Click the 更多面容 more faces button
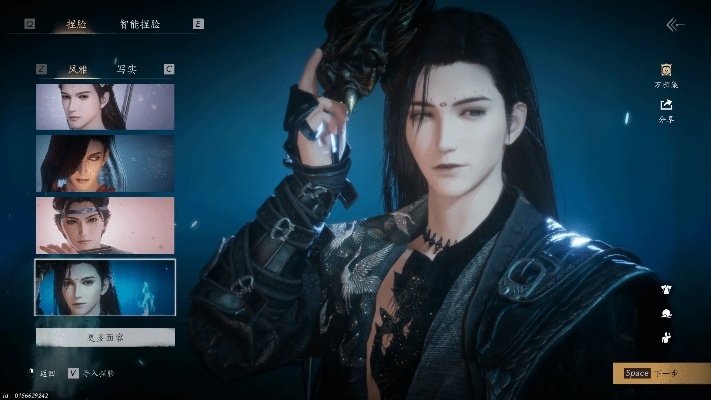Image resolution: width=711 pixels, height=400 pixels. tap(105, 338)
